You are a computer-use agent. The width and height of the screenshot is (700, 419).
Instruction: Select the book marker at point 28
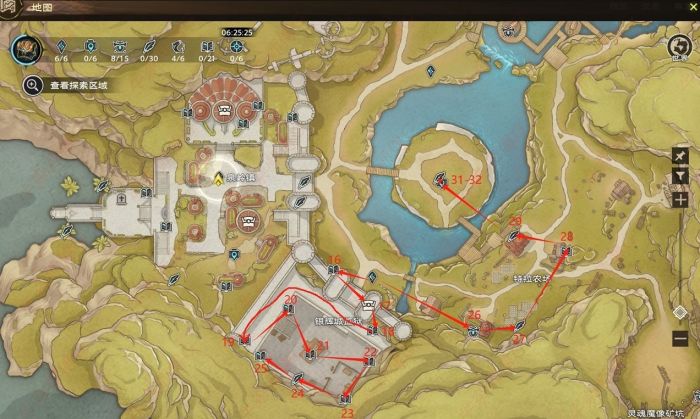[x=566, y=250]
